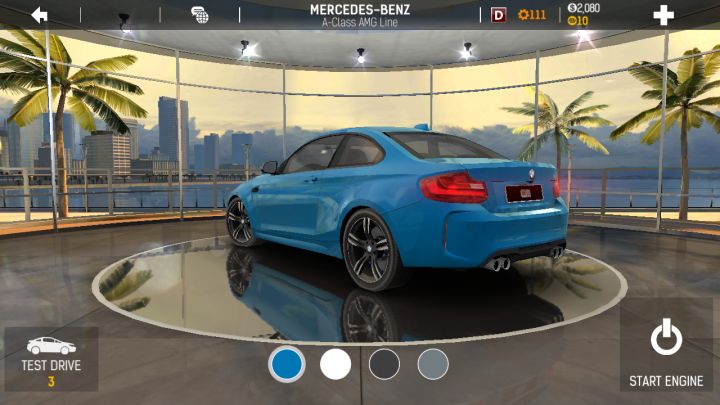Viewport: 720px width, 405px height.
Task: Pick the dark charcoal paint color
Action: point(384,364)
